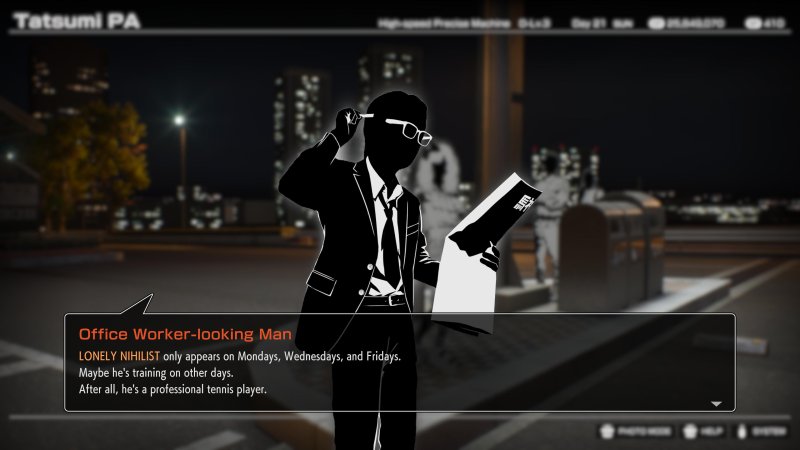Image resolution: width=800 pixels, height=450 pixels.
Task: Open Photo Mode
Action: [635, 432]
